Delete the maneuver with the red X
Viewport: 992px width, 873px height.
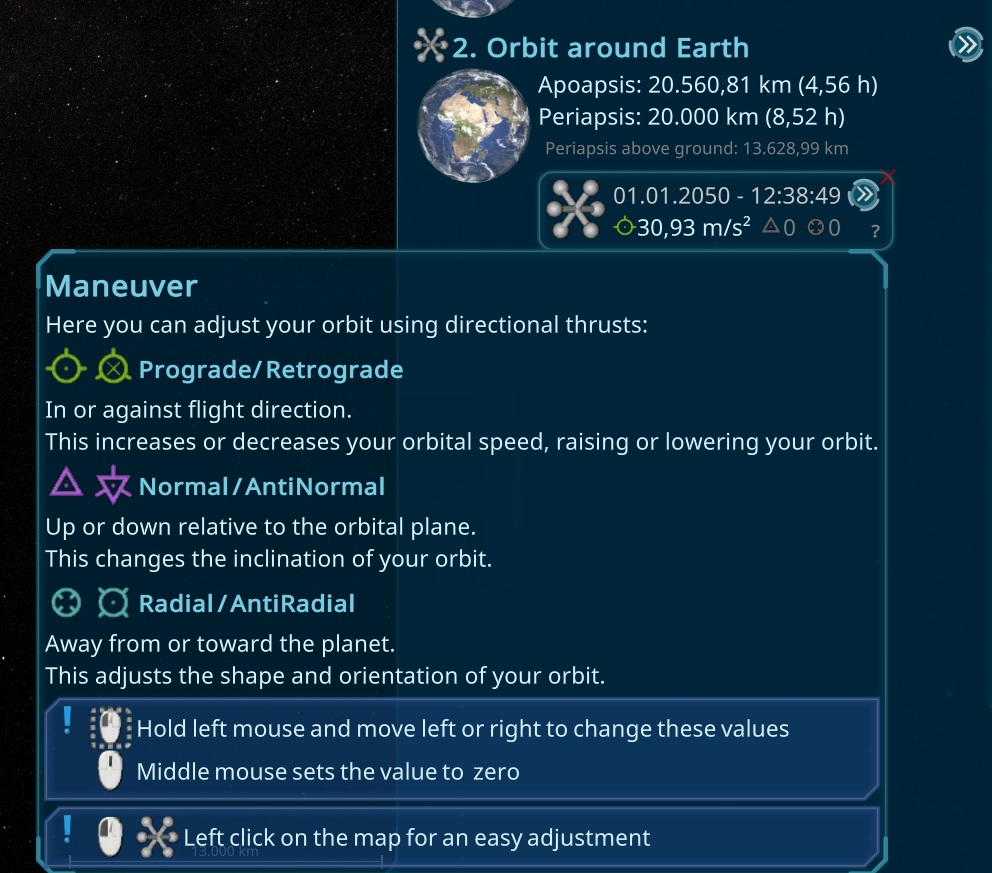coord(887,178)
